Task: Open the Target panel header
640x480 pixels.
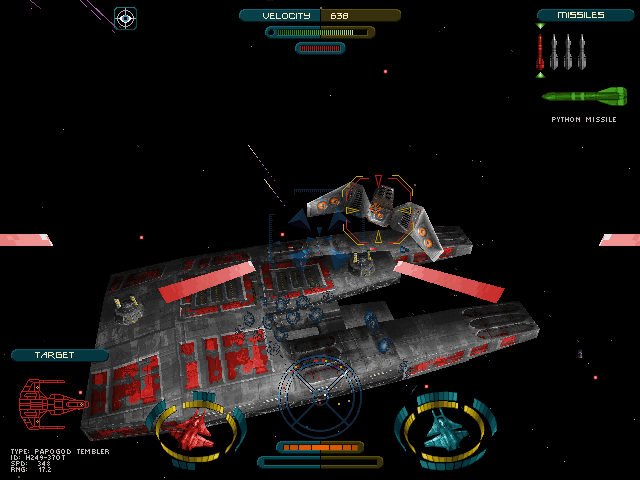Action: coord(59,355)
